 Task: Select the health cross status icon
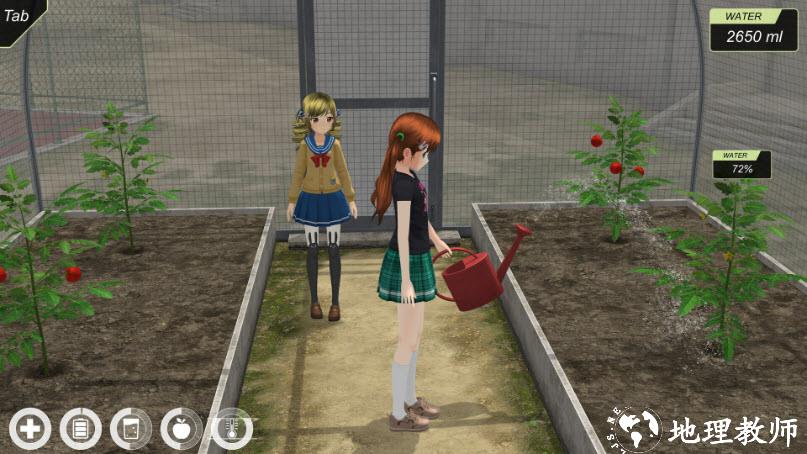tap(30, 429)
